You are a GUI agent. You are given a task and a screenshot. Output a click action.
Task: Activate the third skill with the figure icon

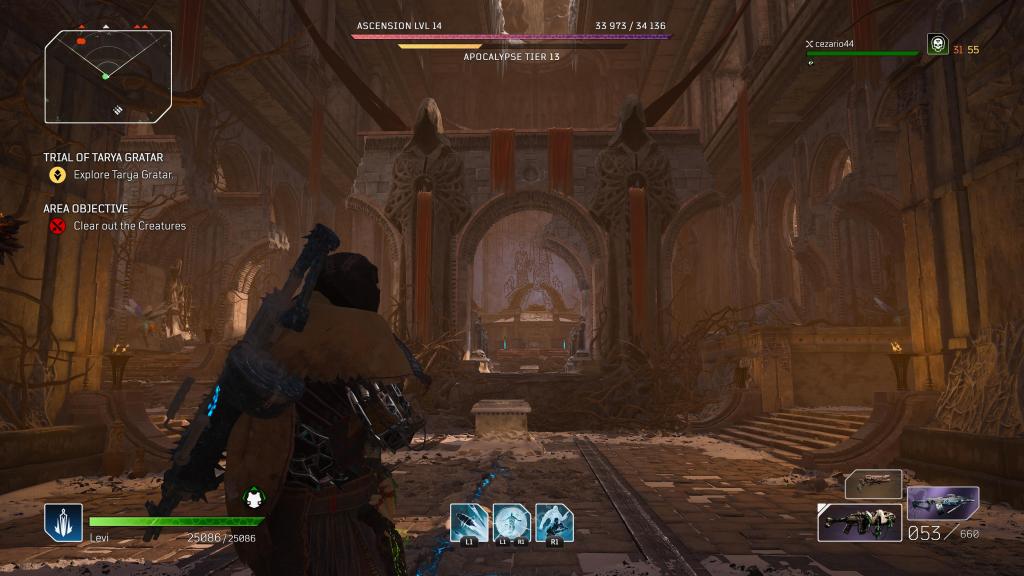552,521
